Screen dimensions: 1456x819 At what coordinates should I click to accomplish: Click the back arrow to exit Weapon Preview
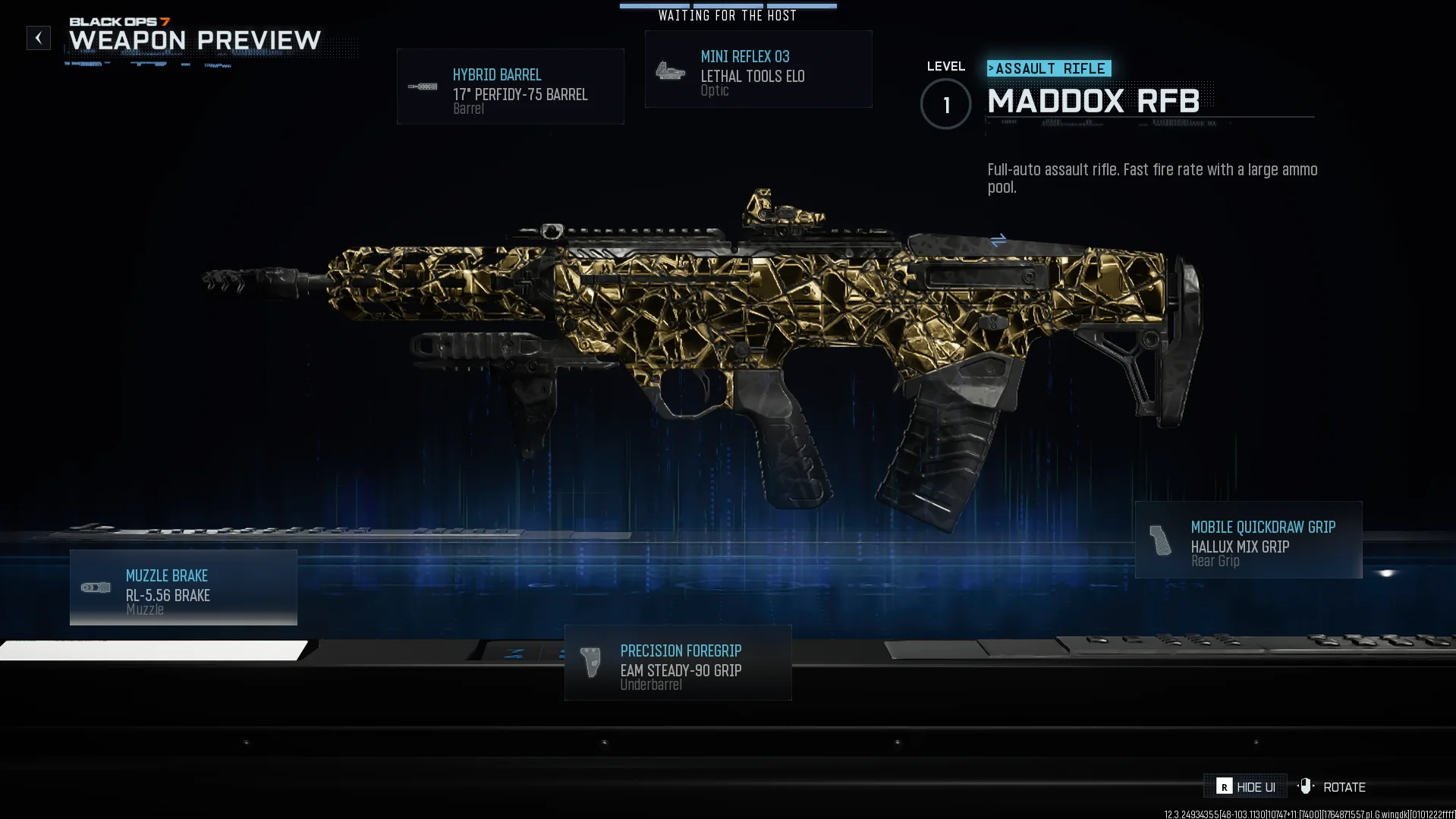[38, 37]
